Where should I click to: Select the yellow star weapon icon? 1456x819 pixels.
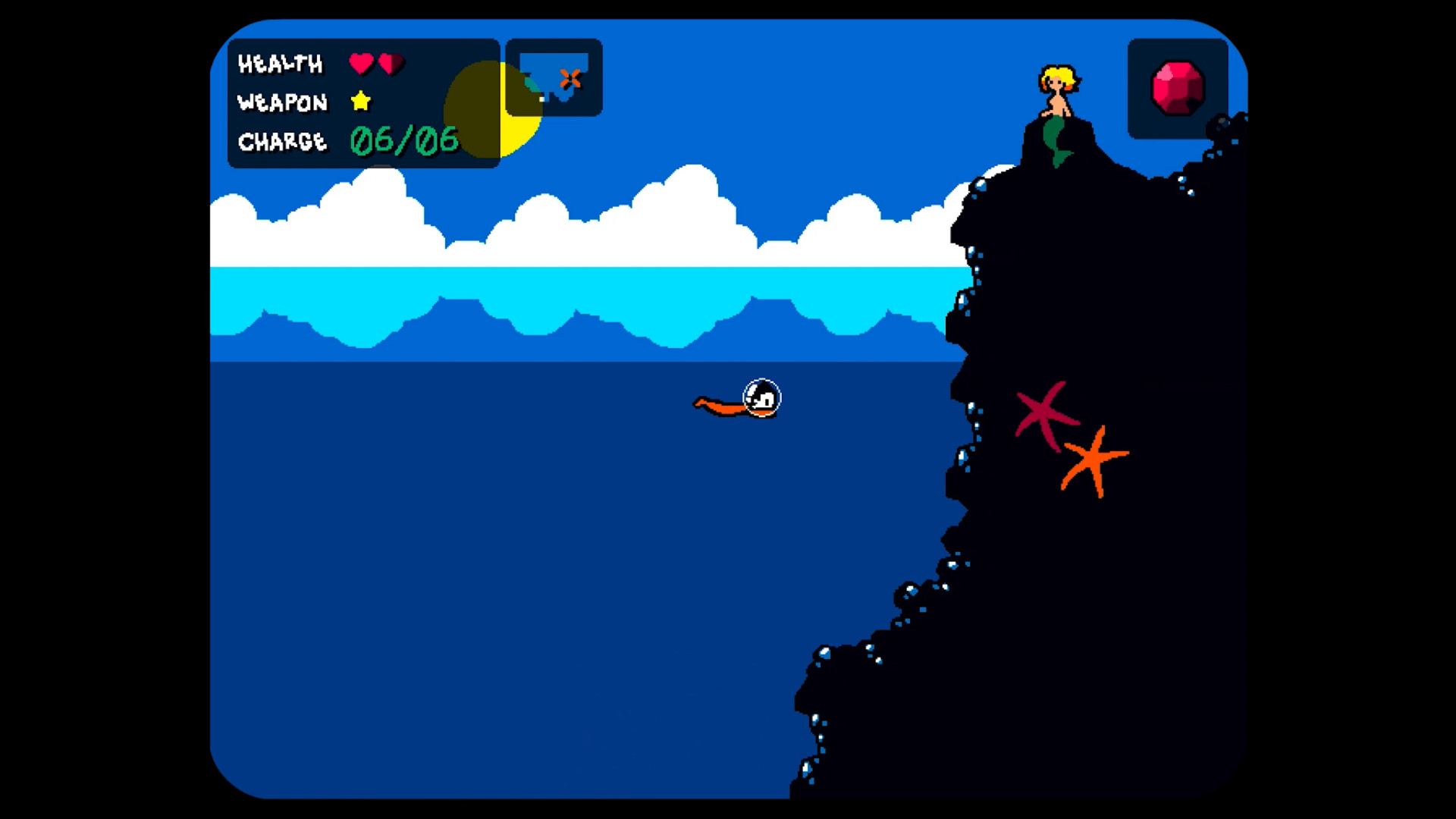tap(360, 102)
